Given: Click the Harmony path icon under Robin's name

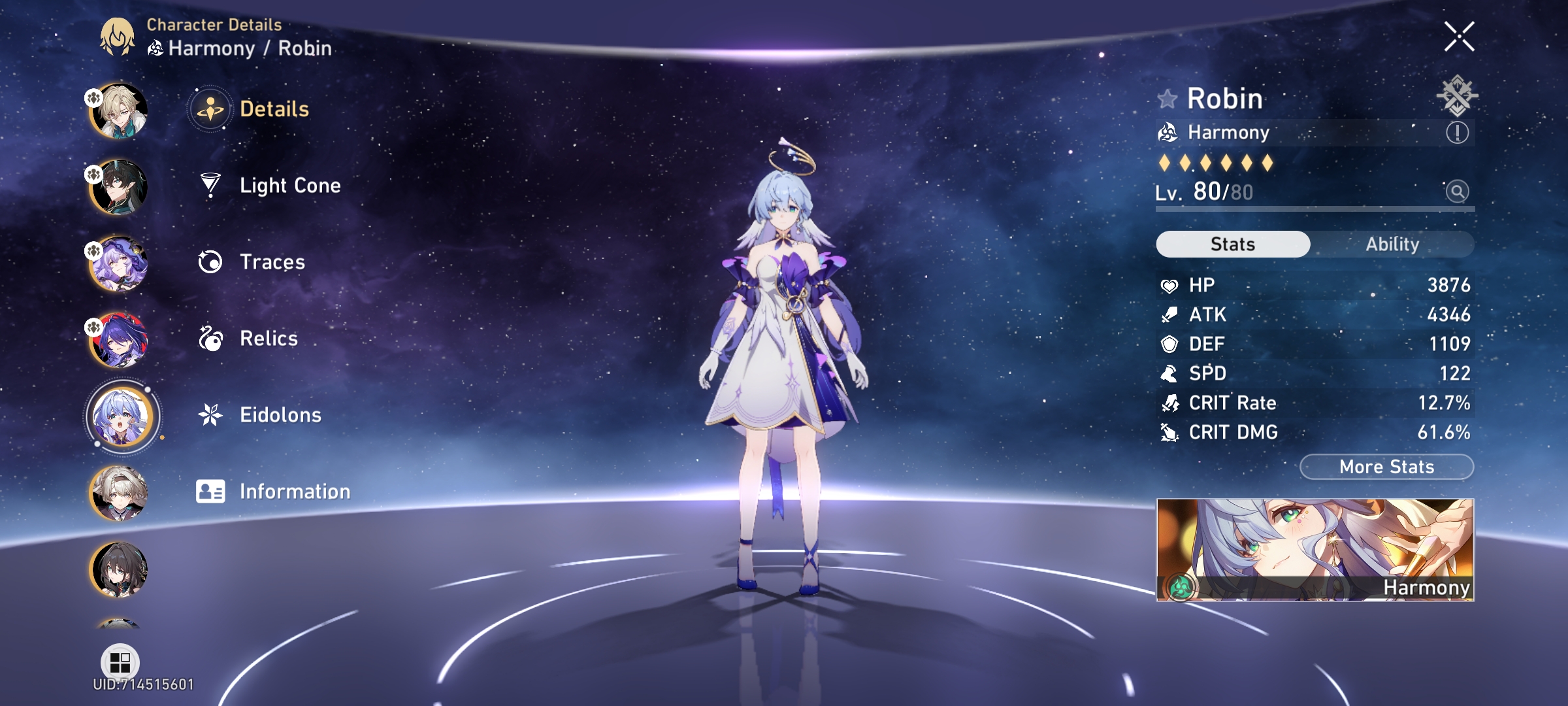Looking at the screenshot, I should click(1169, 132).
